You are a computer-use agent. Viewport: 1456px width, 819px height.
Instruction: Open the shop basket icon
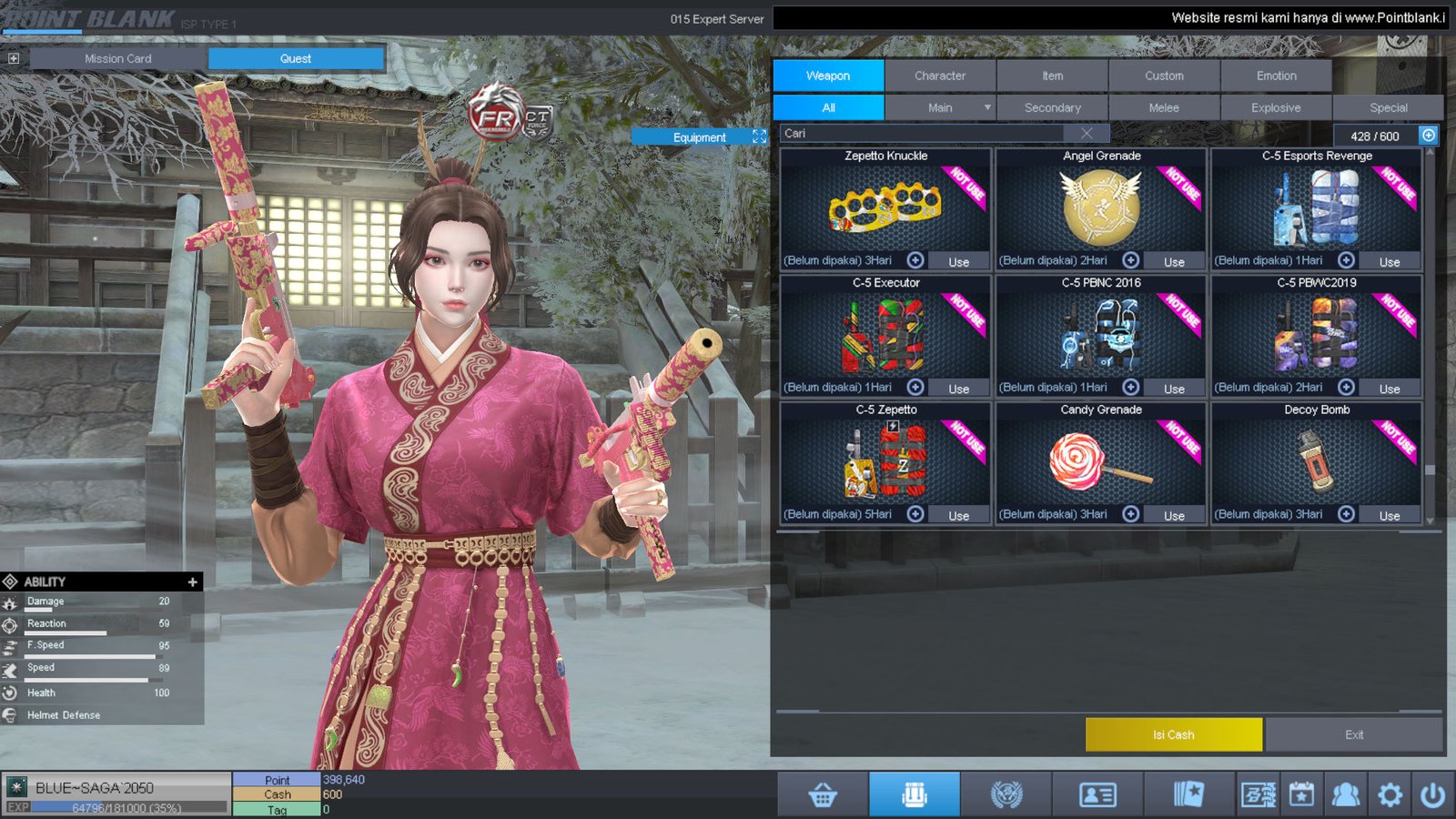coord(823,794)
